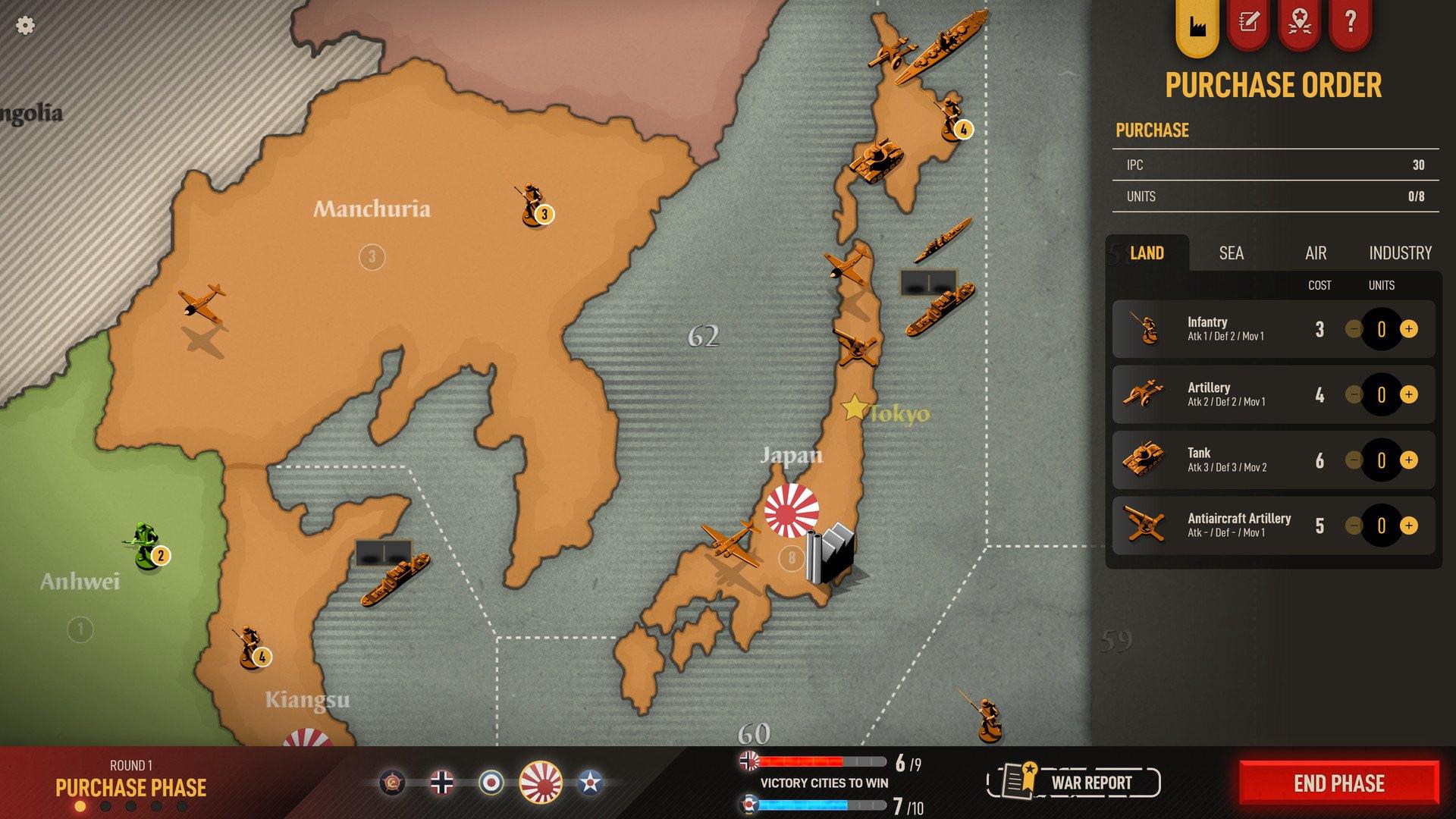This screenshot has width=1456, height=819.
Task: Increase Antiaircraft Artillery unit count
Action: (x=1409, y=526)
